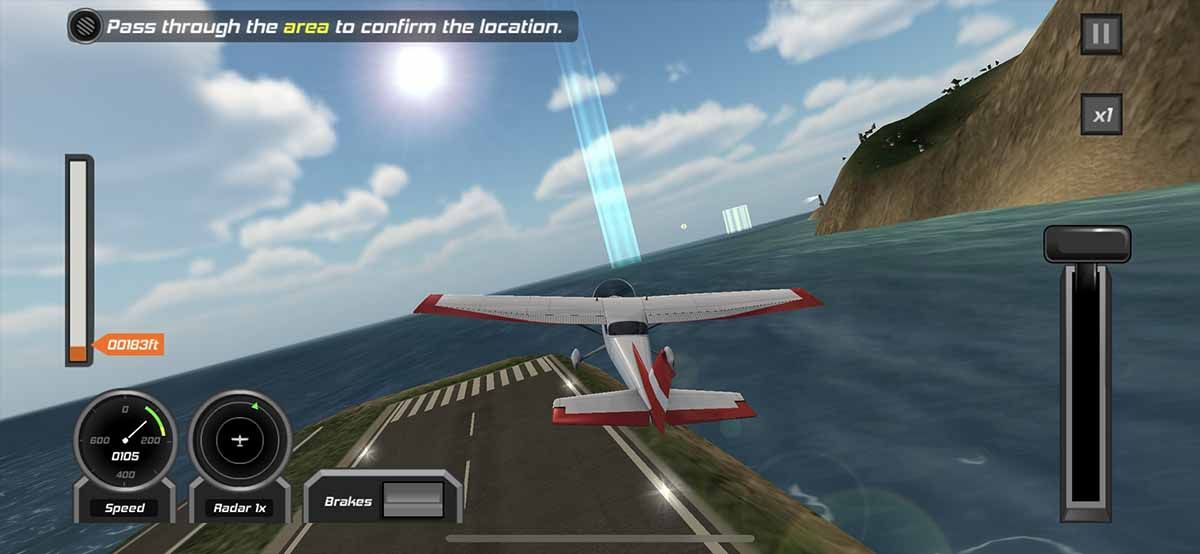Click the throttle lever handle

[x=1087, y=243]
